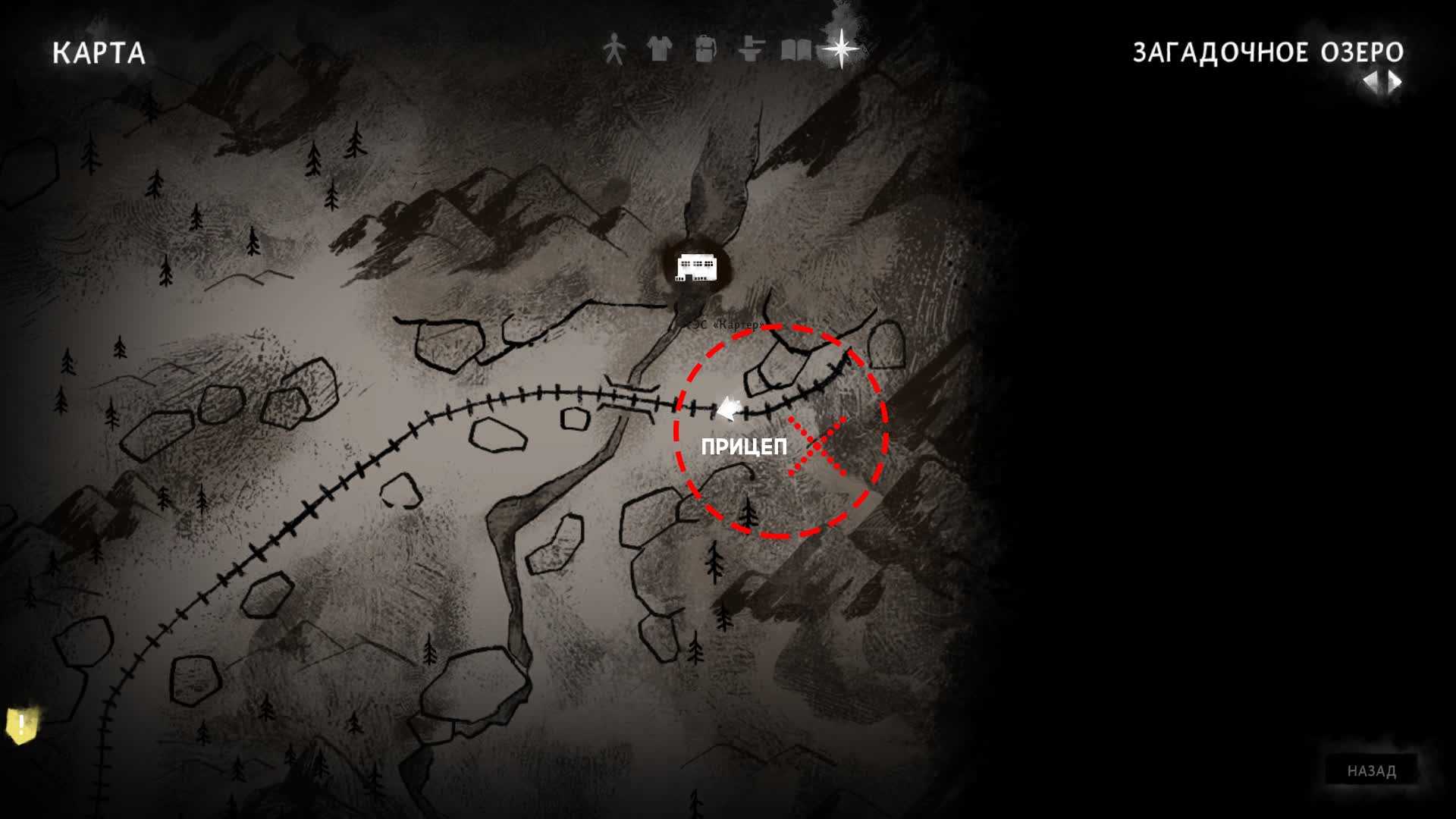Screen dimensions: 1456x819
Task: Go to the crafting workbench tab
Action: coord(751,50)
